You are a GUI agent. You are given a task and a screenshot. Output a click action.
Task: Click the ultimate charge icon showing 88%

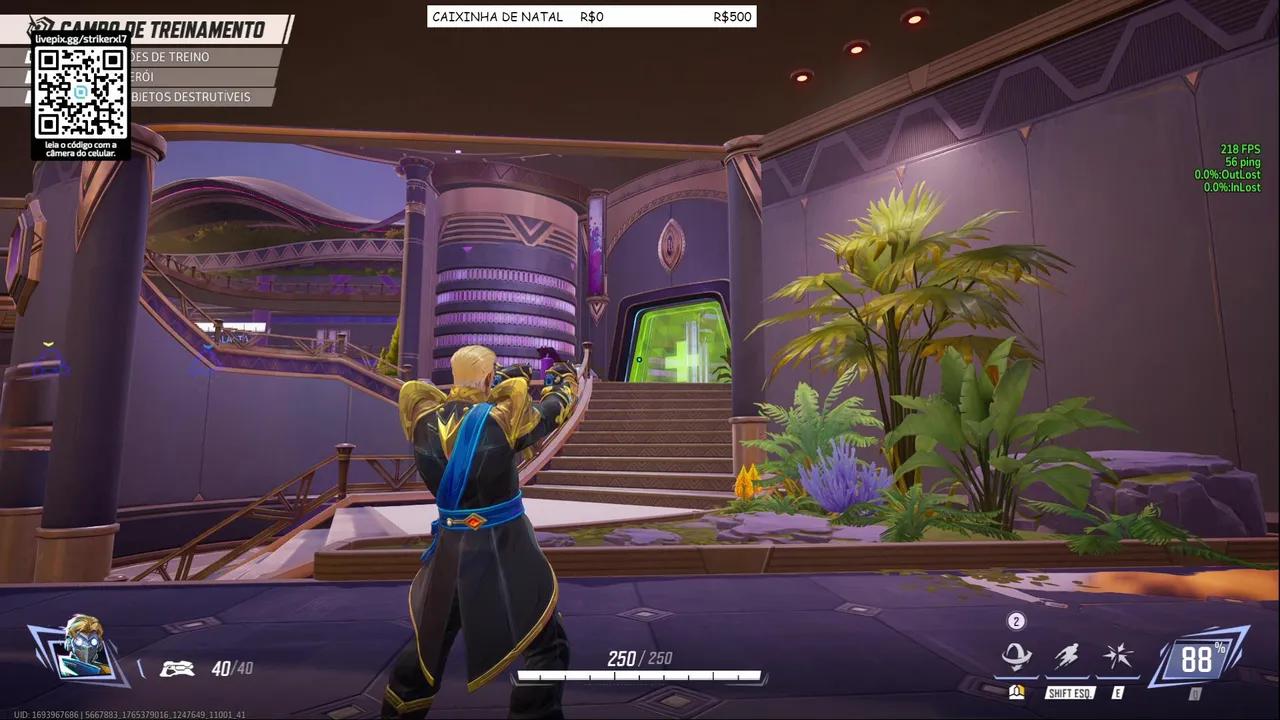point(1197,658)
